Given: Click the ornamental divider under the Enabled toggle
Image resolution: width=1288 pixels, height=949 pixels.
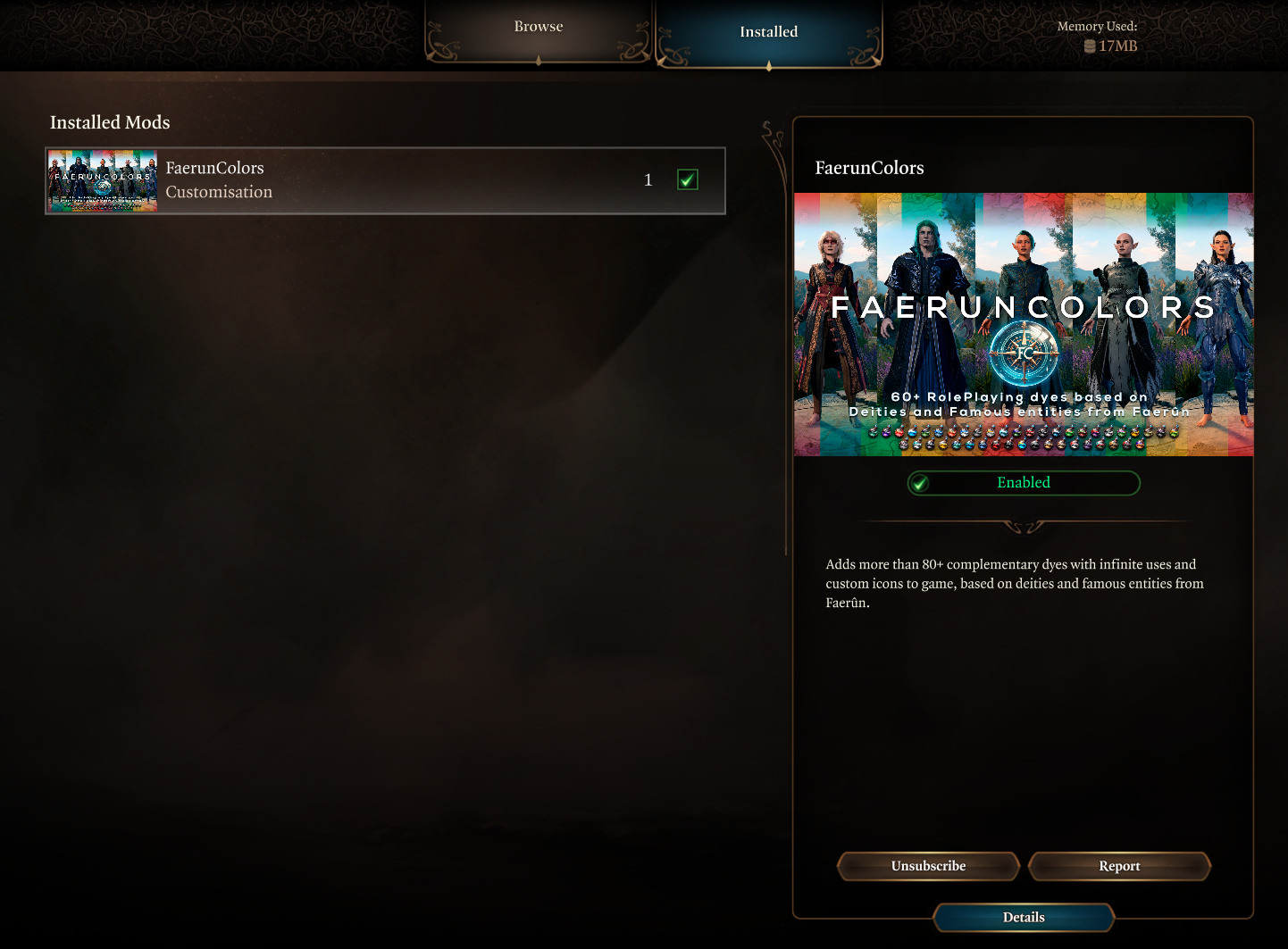Looking at the screenshot, I should [1024, 525].
